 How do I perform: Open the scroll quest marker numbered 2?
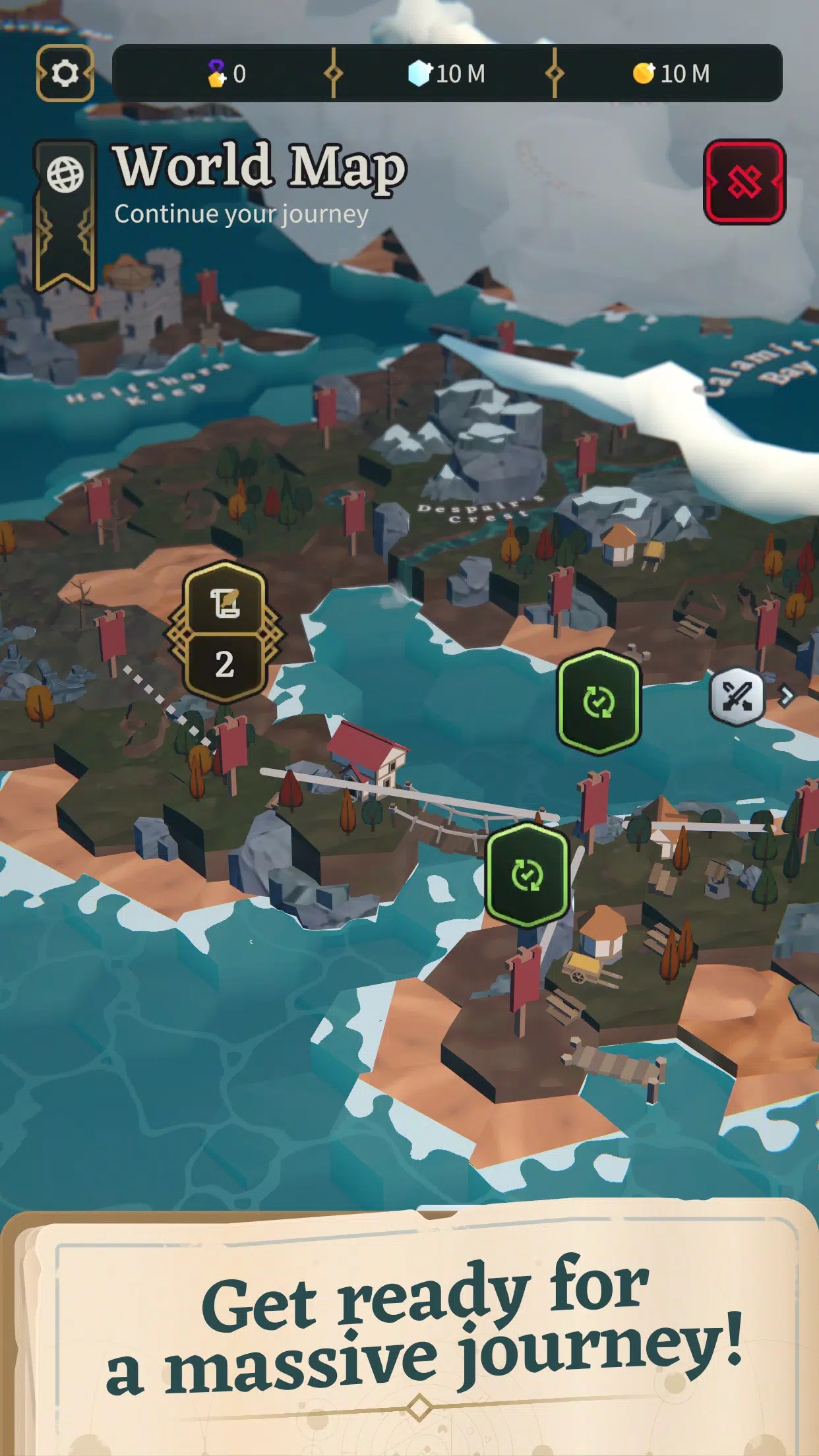224,632
